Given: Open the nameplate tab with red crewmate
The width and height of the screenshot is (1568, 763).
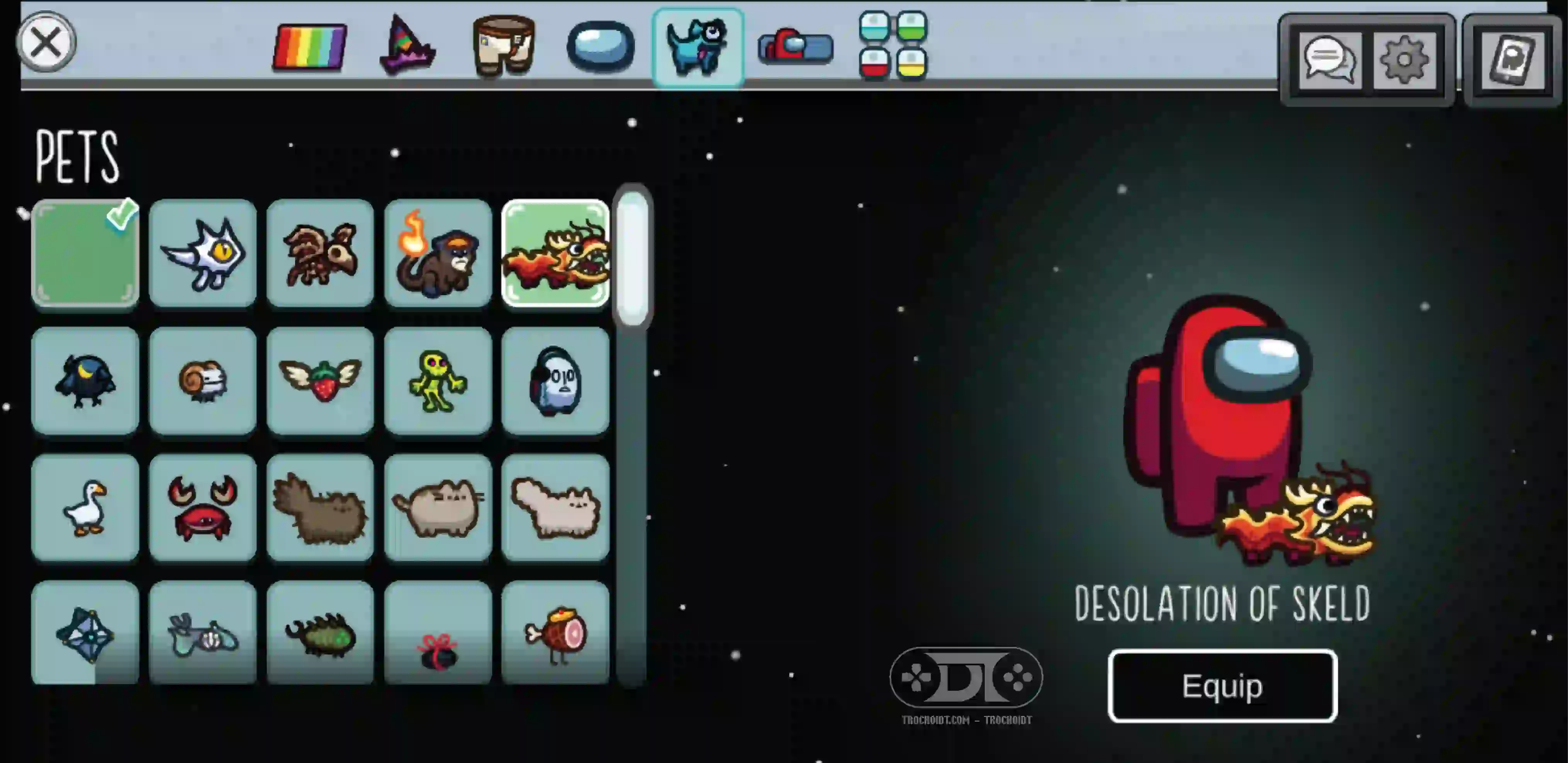Looking at the screenshot, I should coord(795,46).
